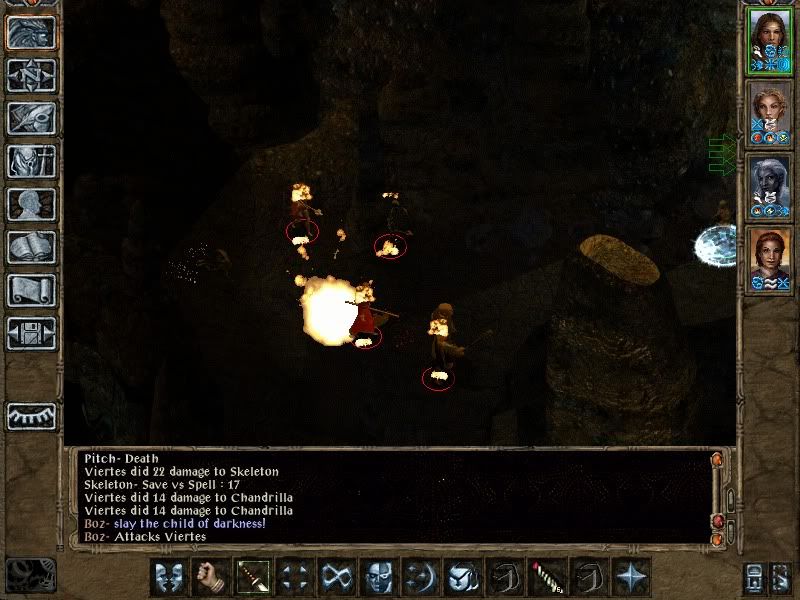Show the character record with head silhouette
This screenshot has width=800, height=600.
[31, 204]
